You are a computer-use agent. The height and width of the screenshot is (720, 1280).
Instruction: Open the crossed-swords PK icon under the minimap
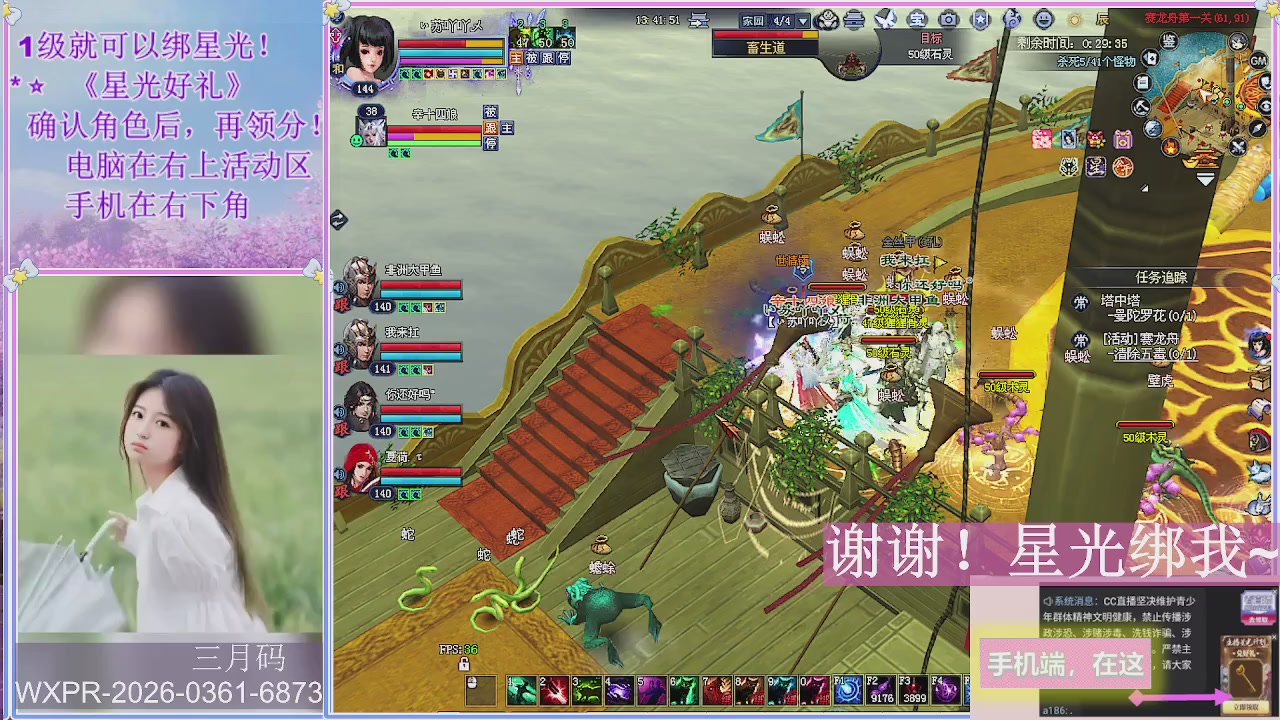pos(1237,145)
